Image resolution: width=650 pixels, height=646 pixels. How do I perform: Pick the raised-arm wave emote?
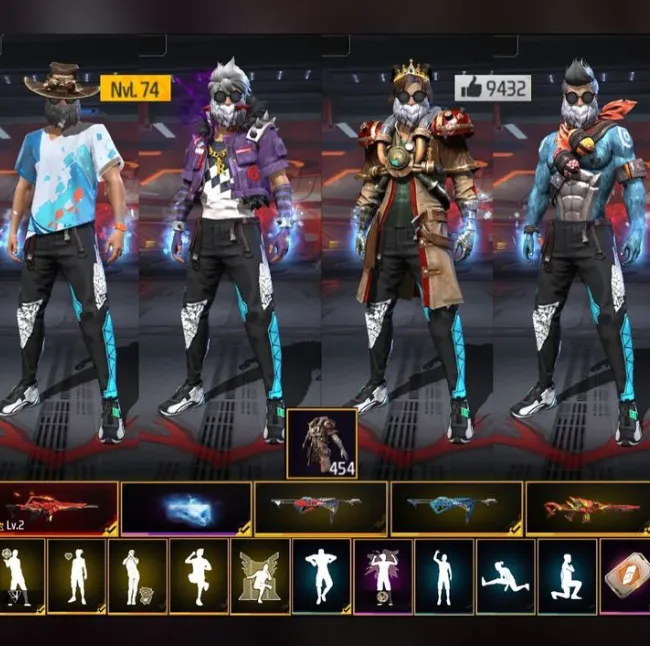pos(444,576)
